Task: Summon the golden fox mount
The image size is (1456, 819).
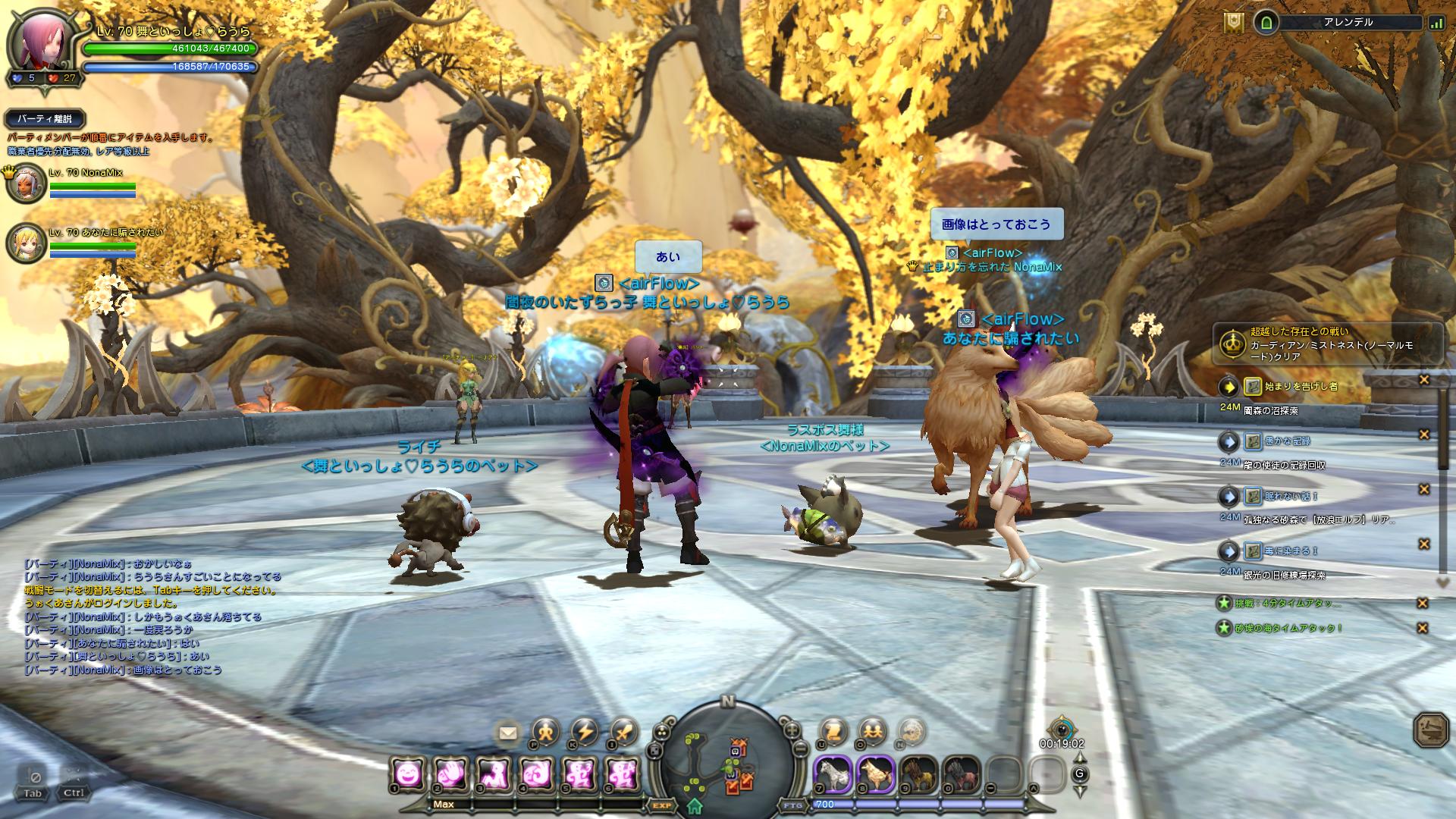Action: click(x=875, y=774)
